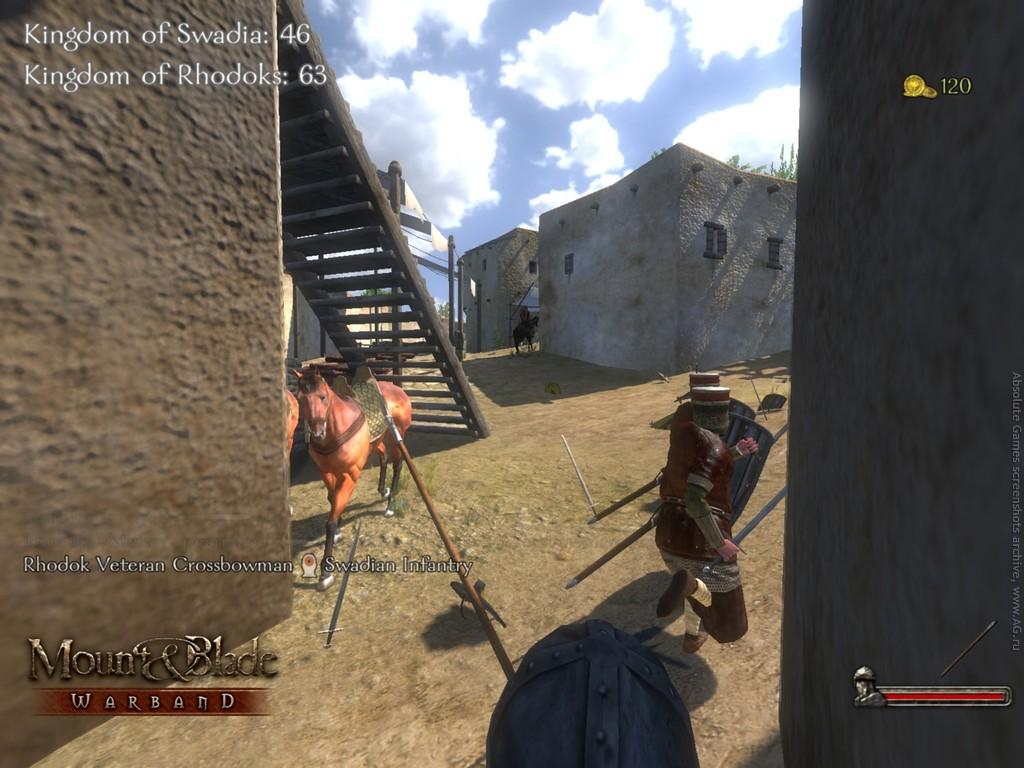Click the gold coins icon

point(919,87)
